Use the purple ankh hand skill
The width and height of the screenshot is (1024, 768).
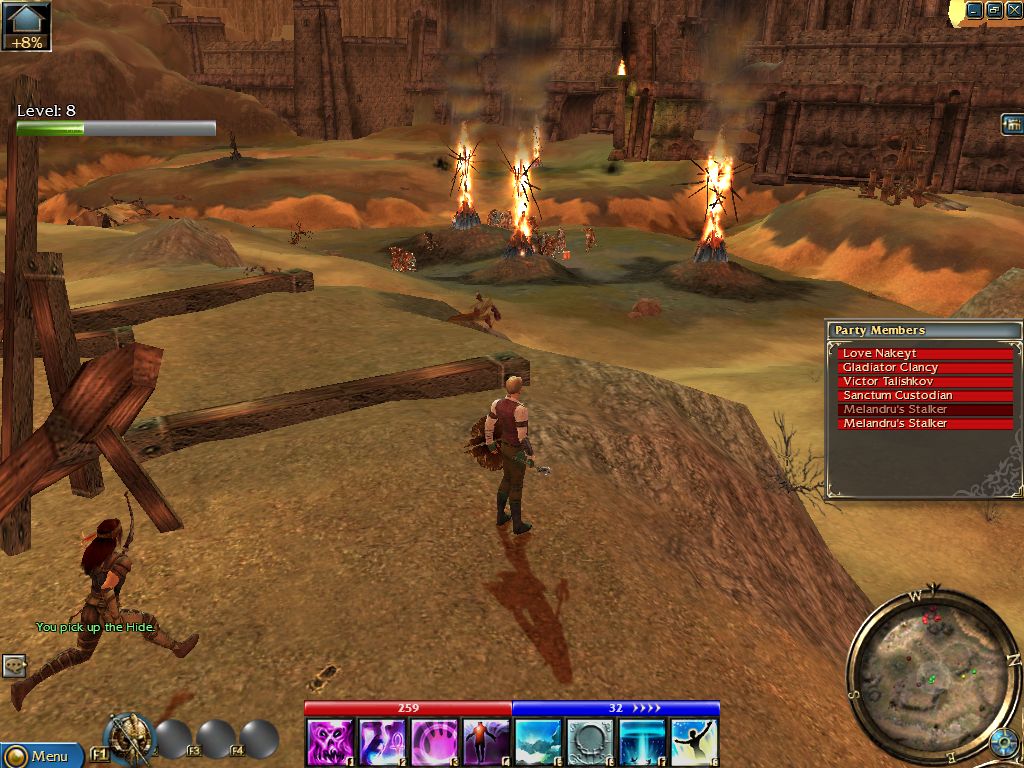pyautogui.click(x=382, y=743)
